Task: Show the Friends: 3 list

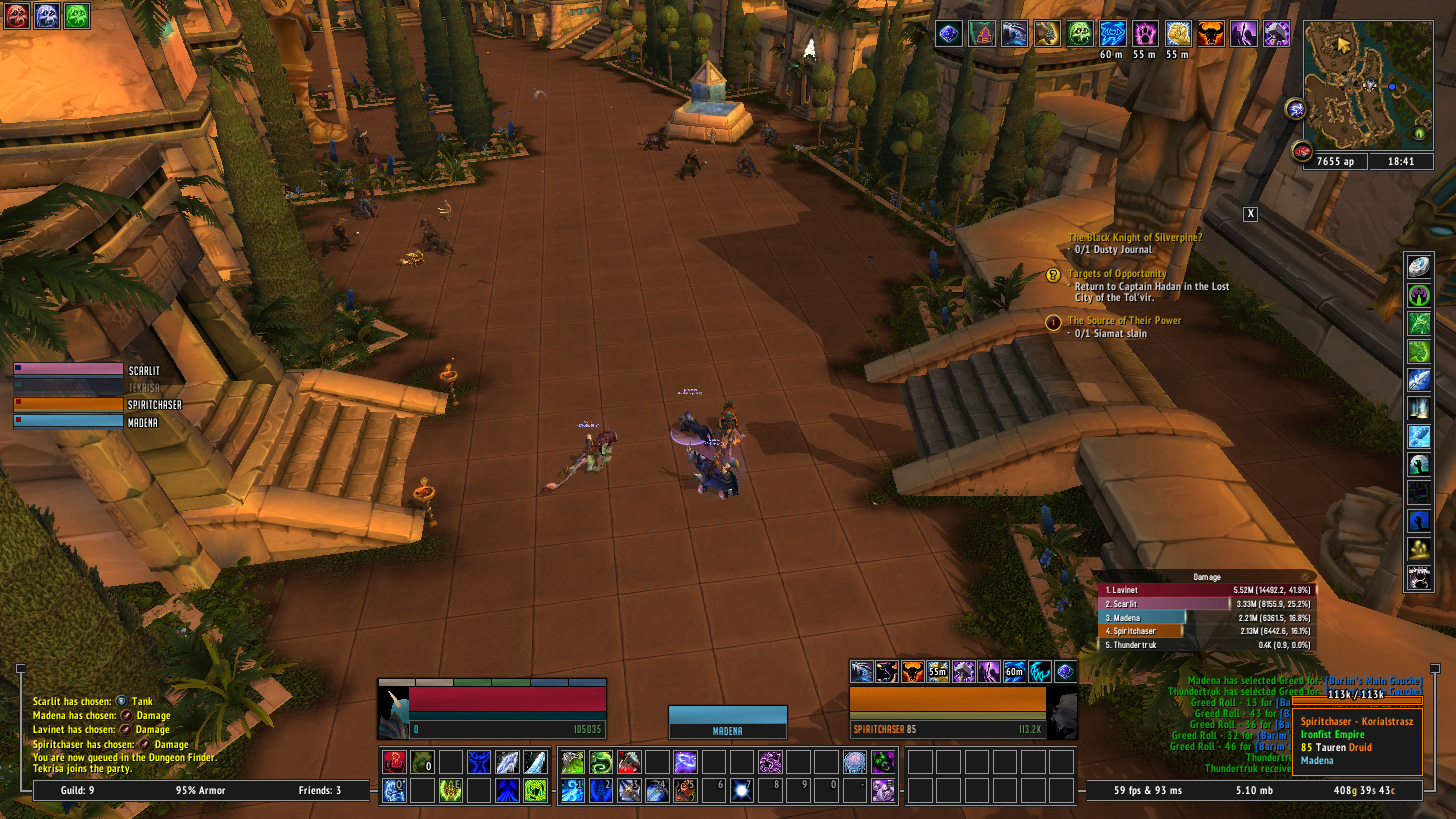Action: 320,791
